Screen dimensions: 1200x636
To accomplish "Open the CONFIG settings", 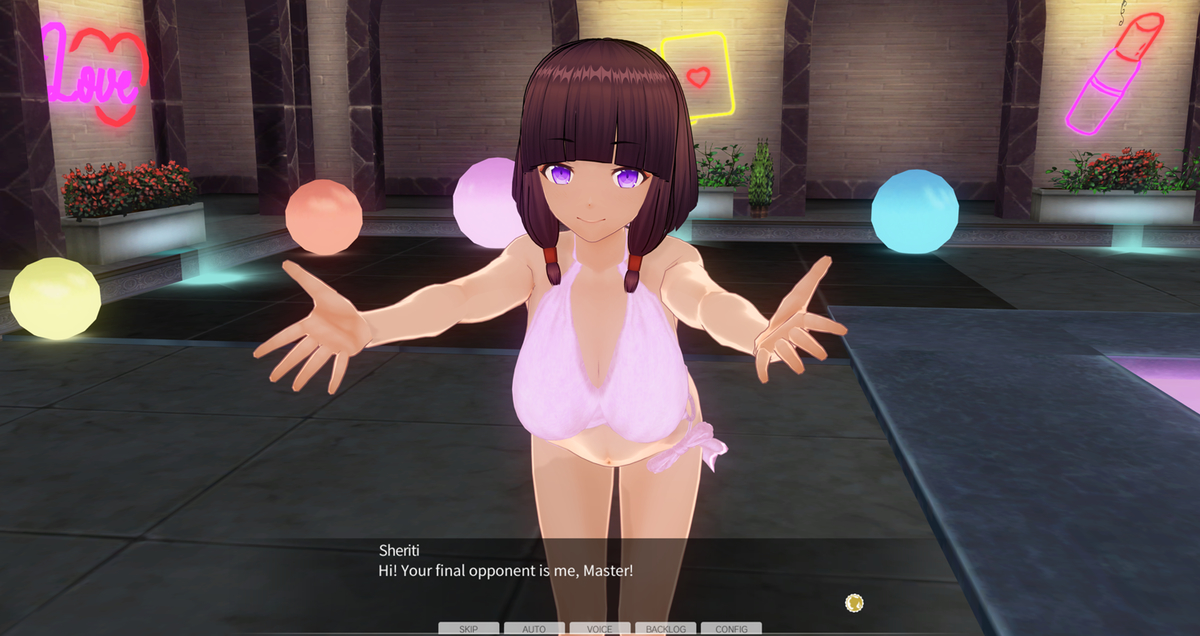I will 731,629.
